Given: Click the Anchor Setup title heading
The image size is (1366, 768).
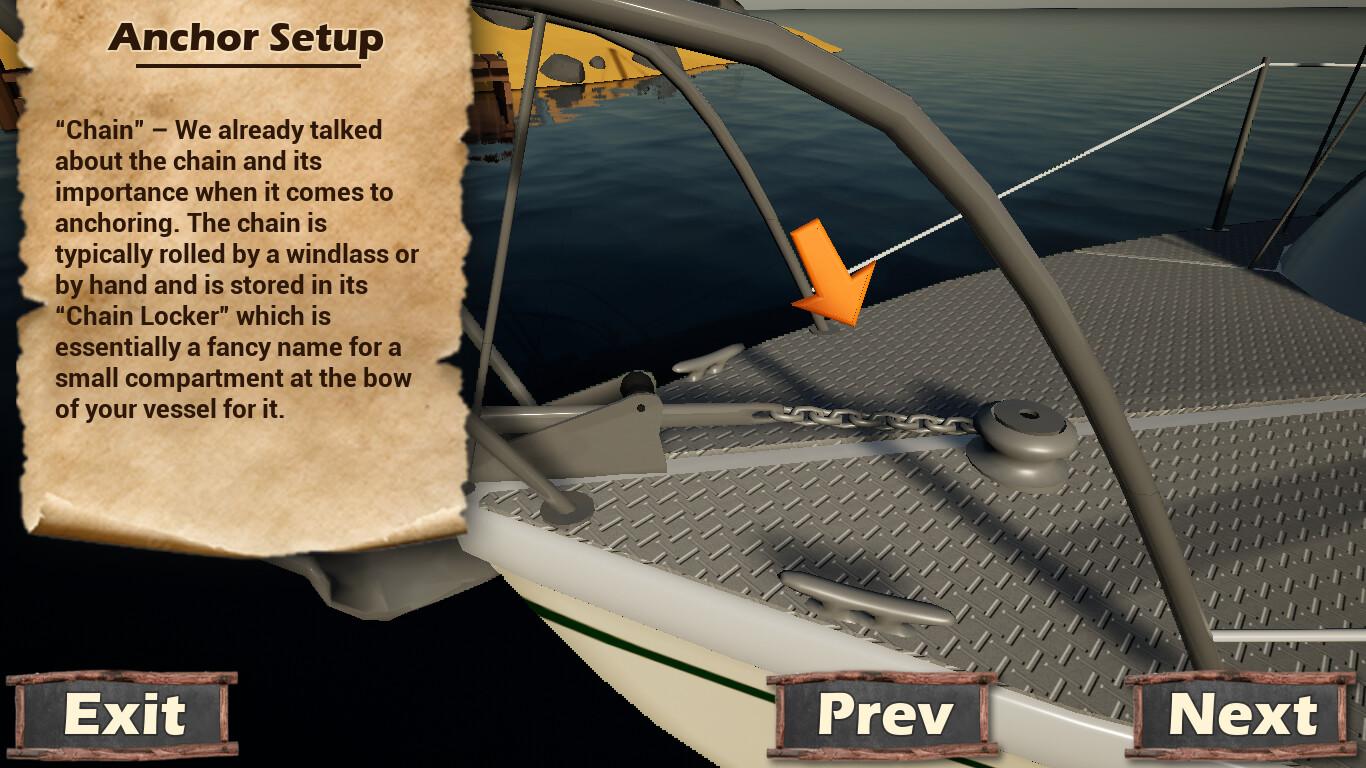Looking at the screenshot, I should point(247,40).
